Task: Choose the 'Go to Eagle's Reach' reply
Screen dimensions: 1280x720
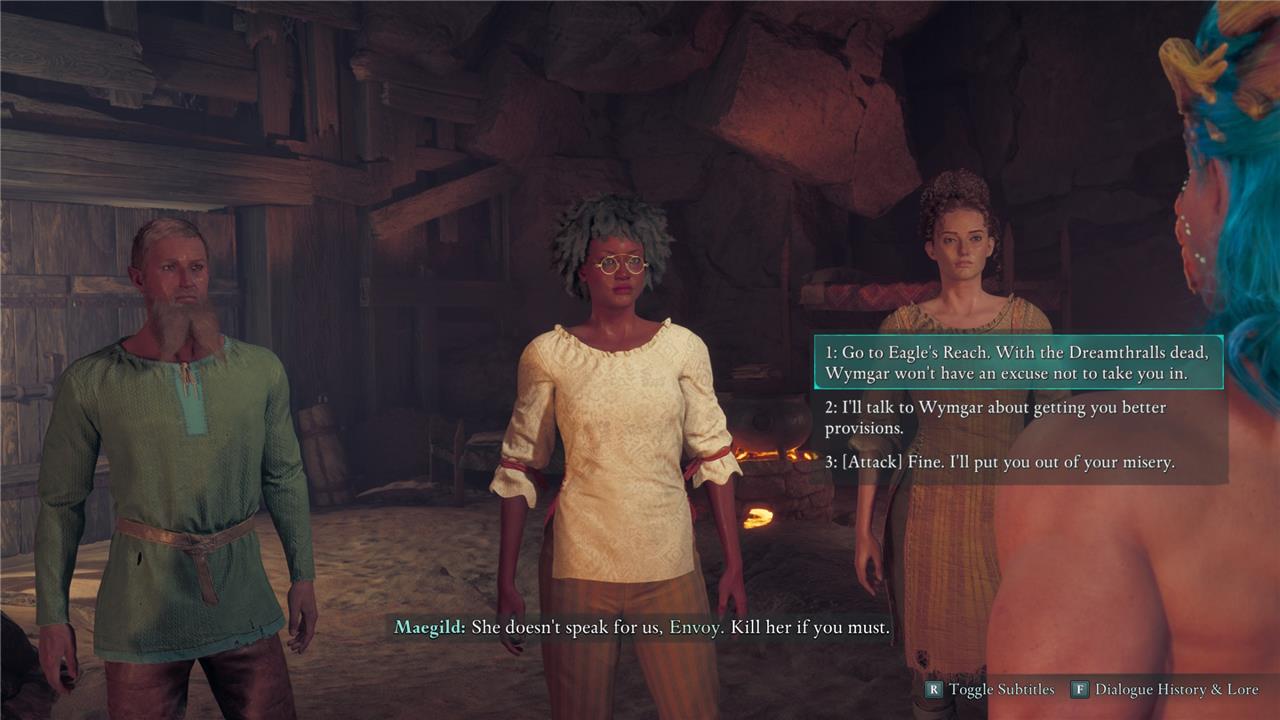Action: coord(1018,363)
